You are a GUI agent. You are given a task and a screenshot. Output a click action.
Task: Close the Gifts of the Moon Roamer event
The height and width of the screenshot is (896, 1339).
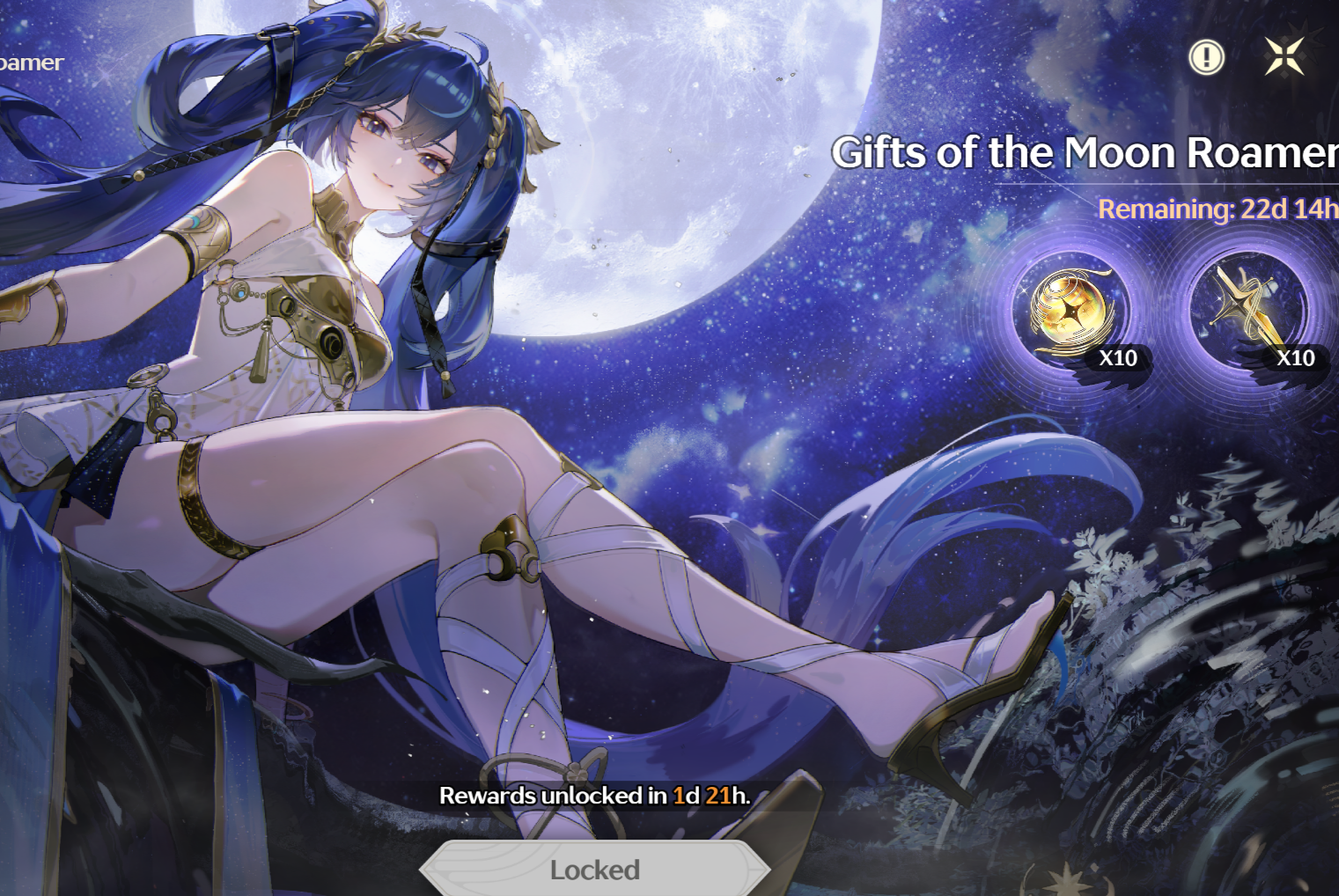[1284, 57]
